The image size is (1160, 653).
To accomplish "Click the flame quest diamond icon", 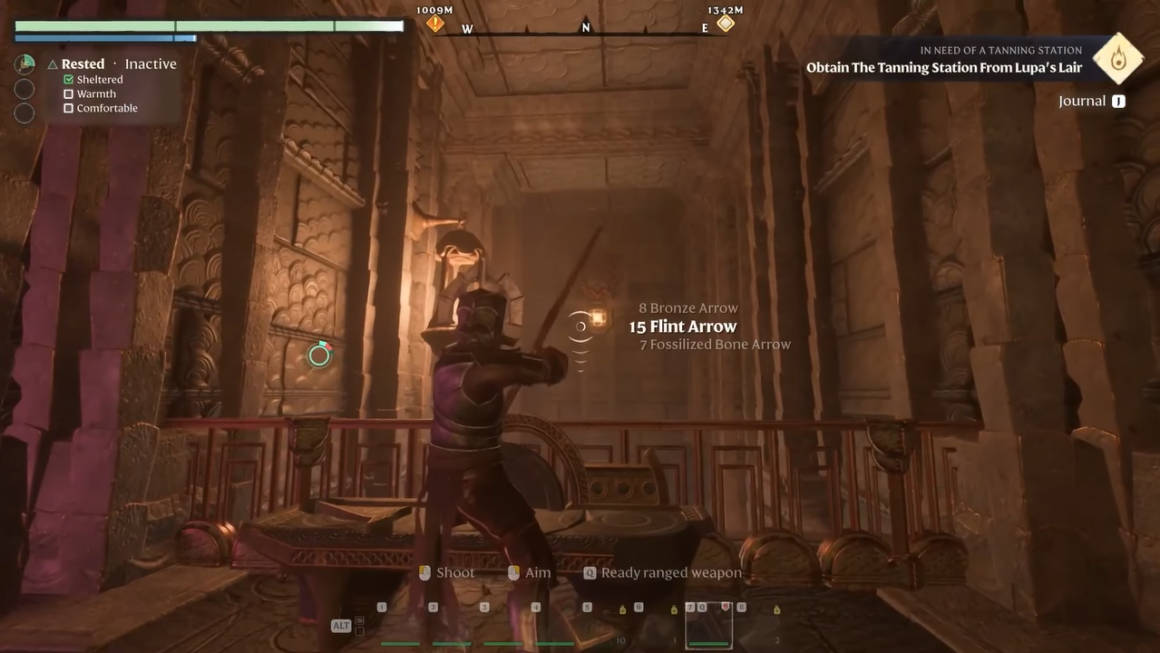I will click(x=1117, y=59).
